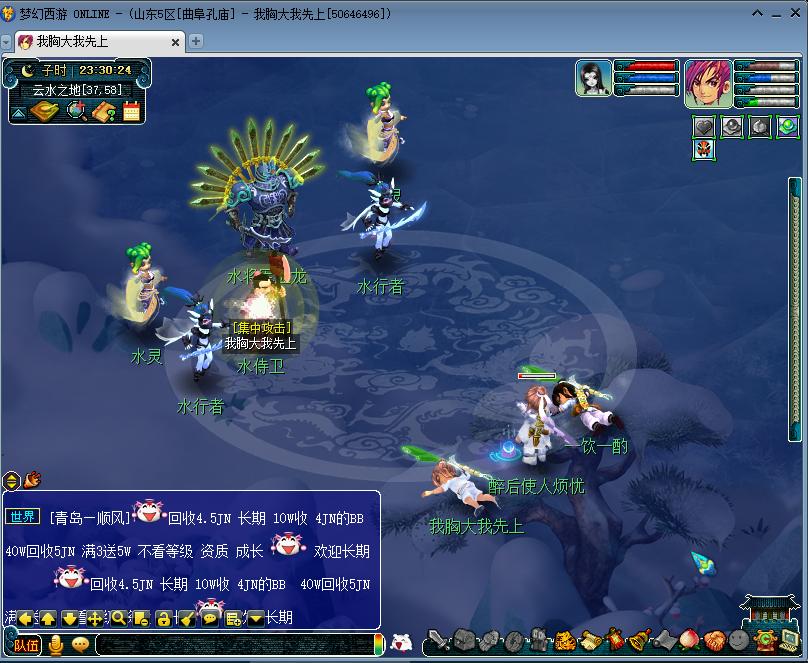This screenshot has width=808, height=663.
Task: Open the world map magnifier globe icon
Action: pos(76,111)
